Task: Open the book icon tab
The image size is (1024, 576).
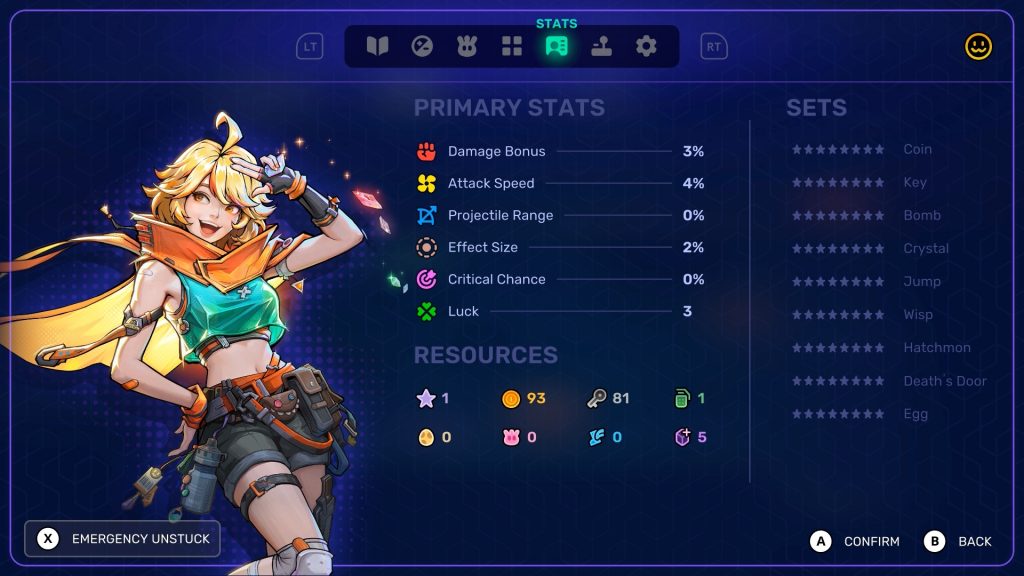Action: click(377, 46)
